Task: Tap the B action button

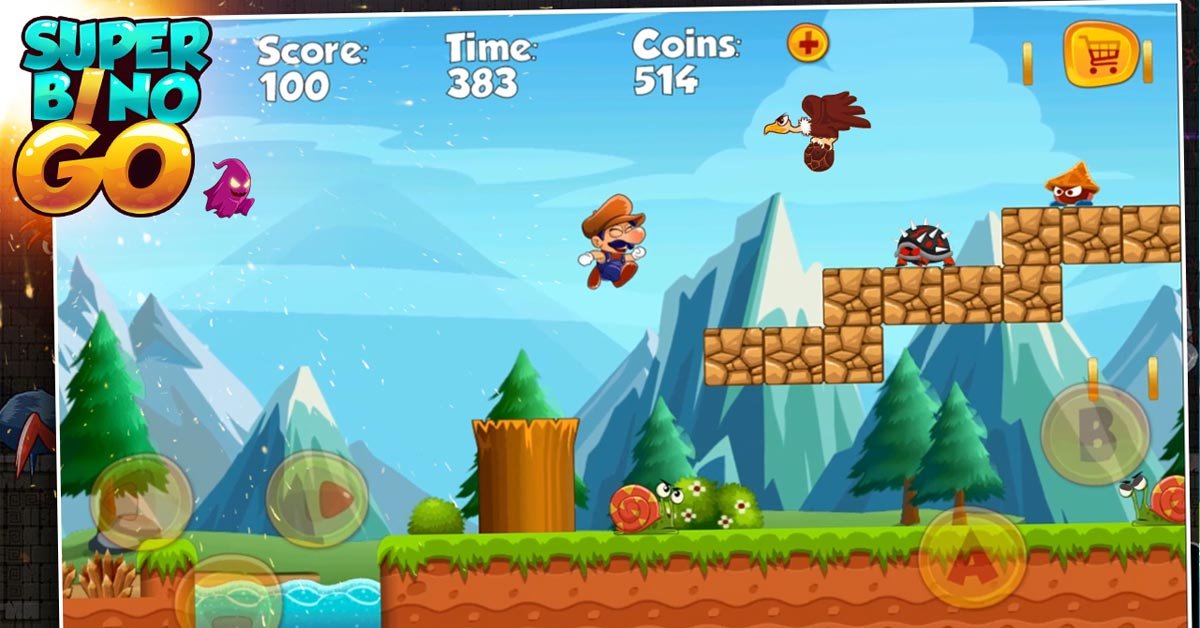Action: 1095,434
